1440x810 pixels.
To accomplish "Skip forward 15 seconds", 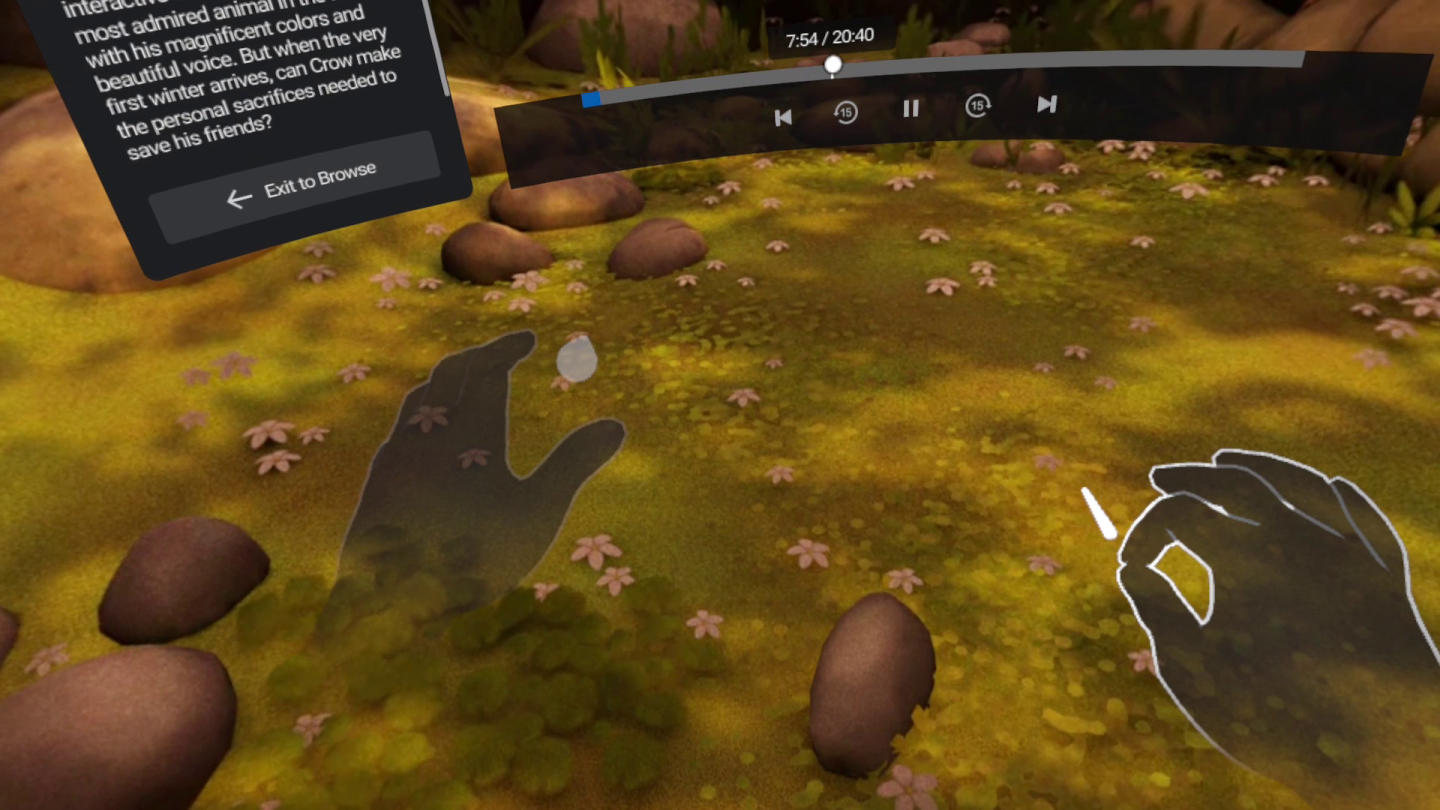I will coord(978,106).
